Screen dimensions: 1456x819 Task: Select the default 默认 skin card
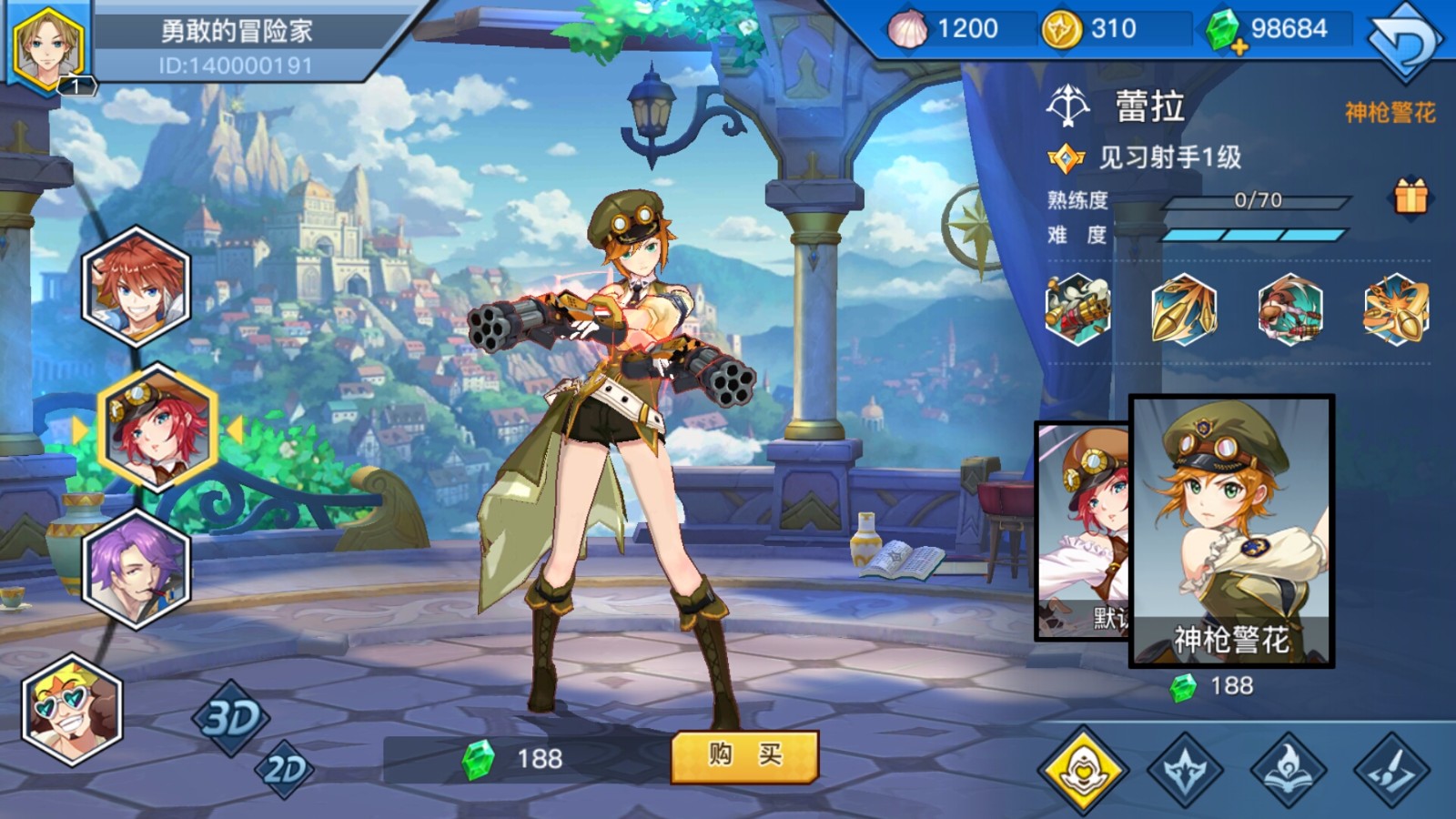pos(1083,531)
